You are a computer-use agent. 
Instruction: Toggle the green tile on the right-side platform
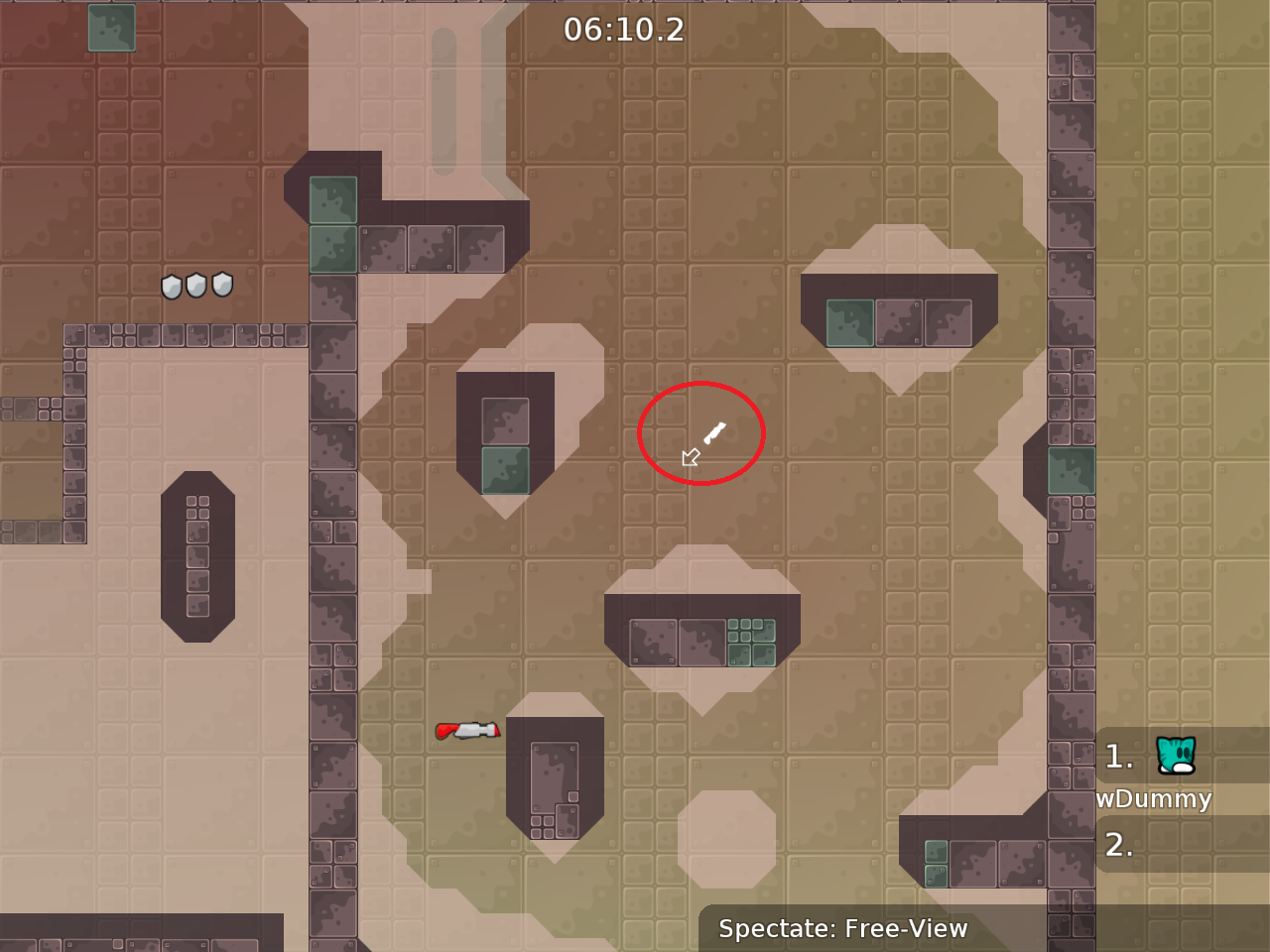(849, 322)
